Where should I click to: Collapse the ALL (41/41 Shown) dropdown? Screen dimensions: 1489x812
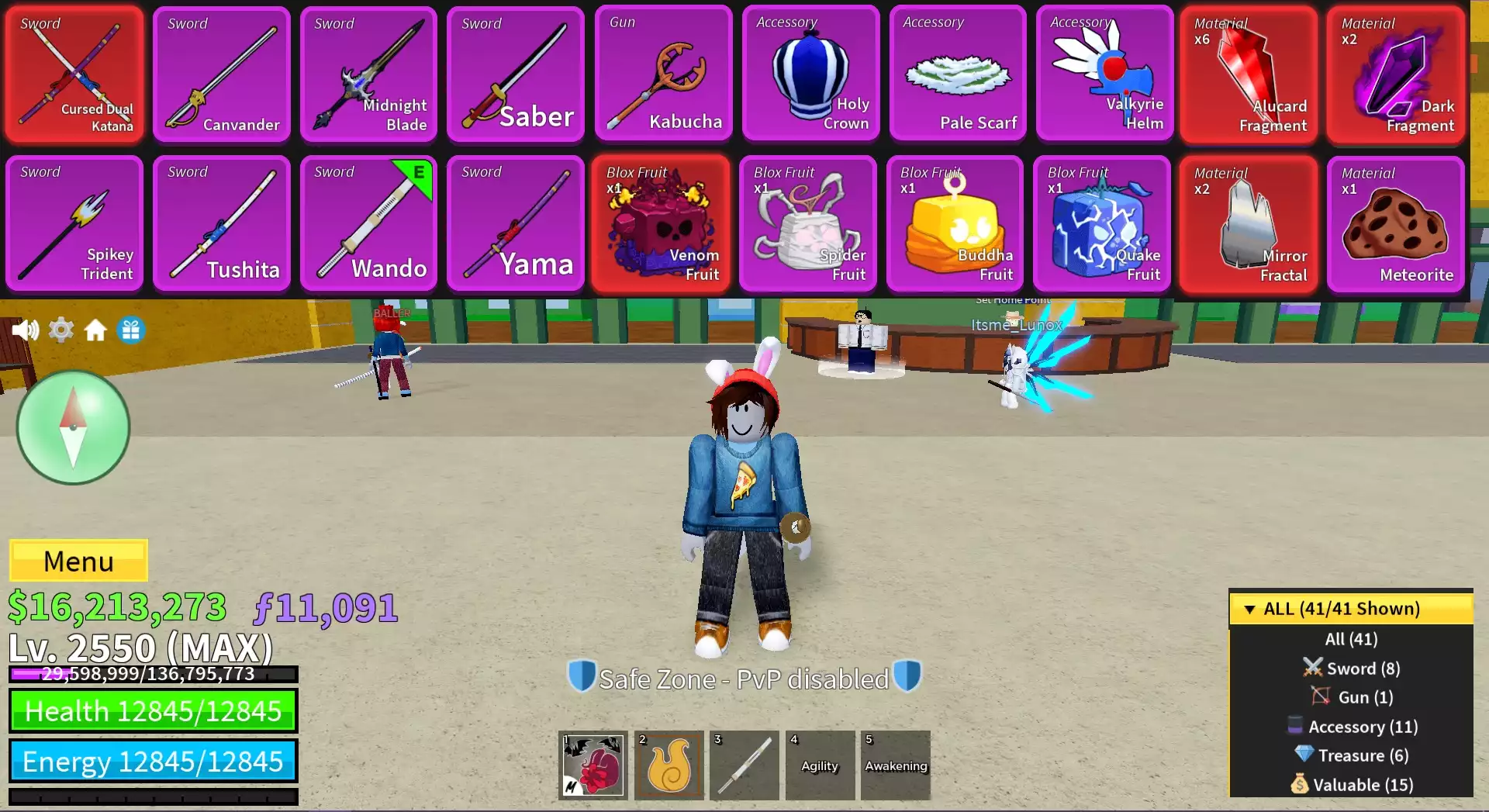1350,609
